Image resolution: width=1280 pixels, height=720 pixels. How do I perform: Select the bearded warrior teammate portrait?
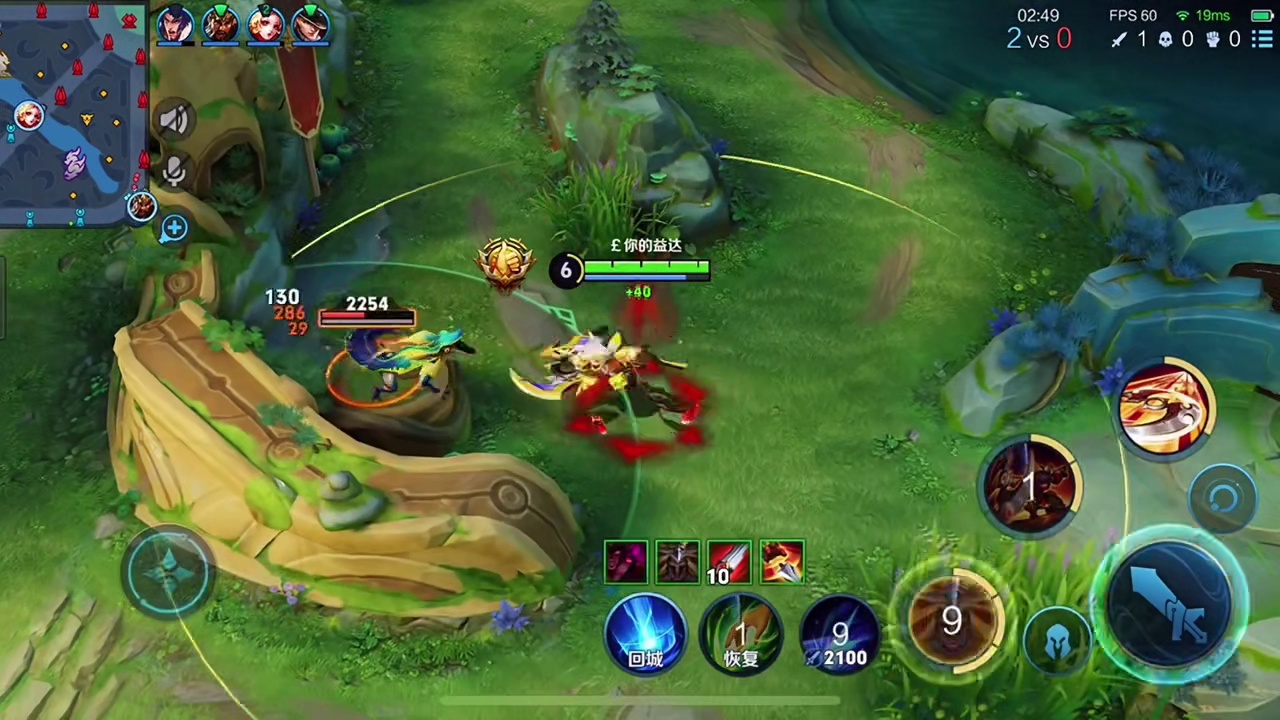pyautogui.click(x=220, y=24)
